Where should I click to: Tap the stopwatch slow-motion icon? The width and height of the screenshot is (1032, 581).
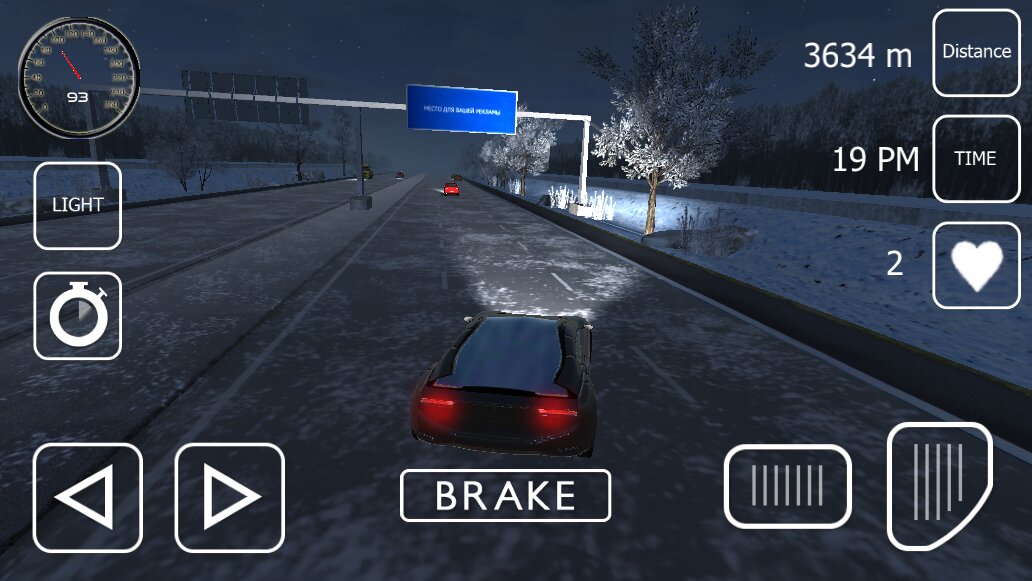click(x=78, y=316)
